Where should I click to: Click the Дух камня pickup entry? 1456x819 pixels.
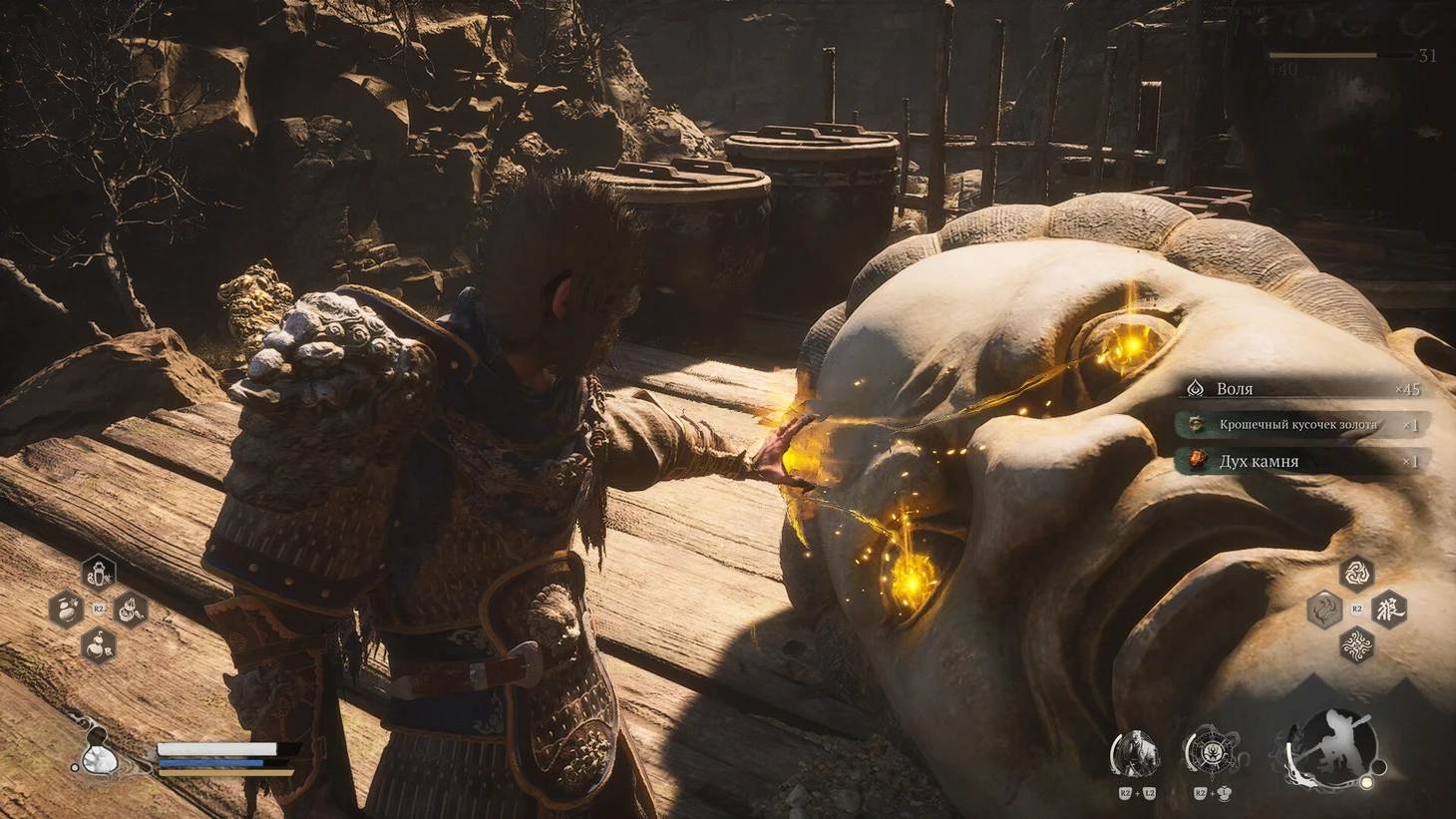pos(1302,461)
